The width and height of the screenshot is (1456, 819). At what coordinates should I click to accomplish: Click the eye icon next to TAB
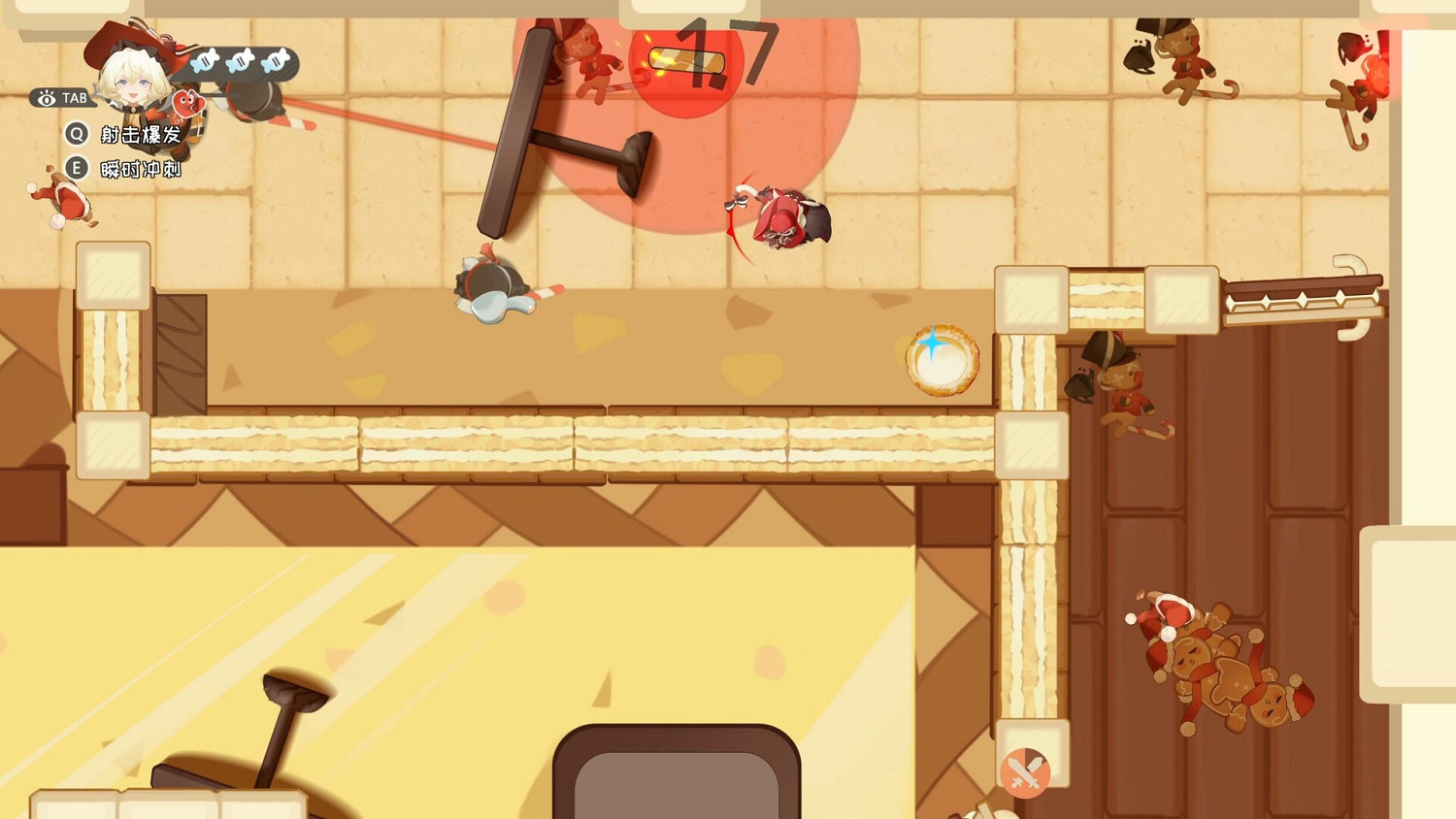coord(47,97)
